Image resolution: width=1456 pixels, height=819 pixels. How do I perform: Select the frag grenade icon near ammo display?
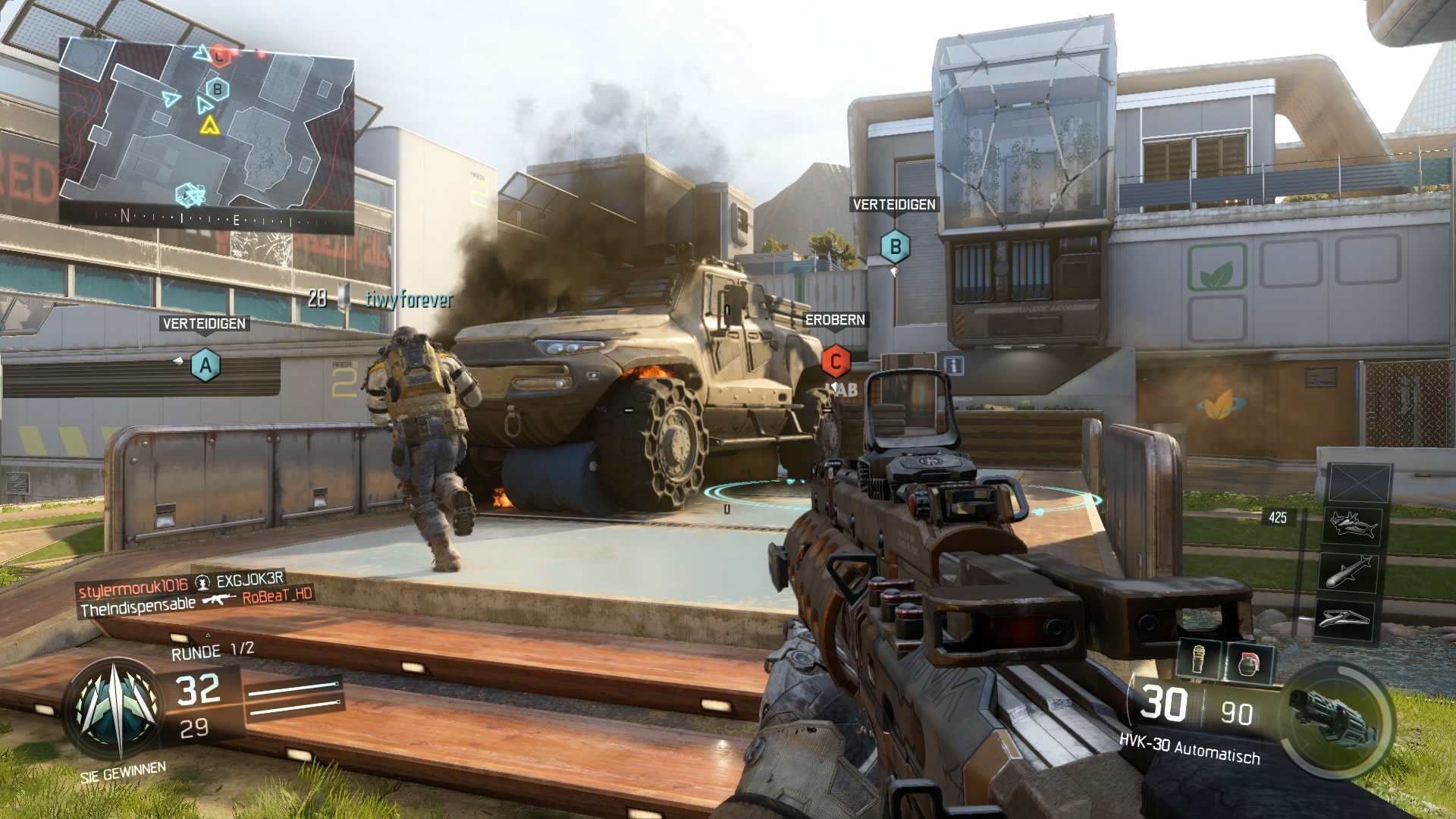(x=1250, y=662)
